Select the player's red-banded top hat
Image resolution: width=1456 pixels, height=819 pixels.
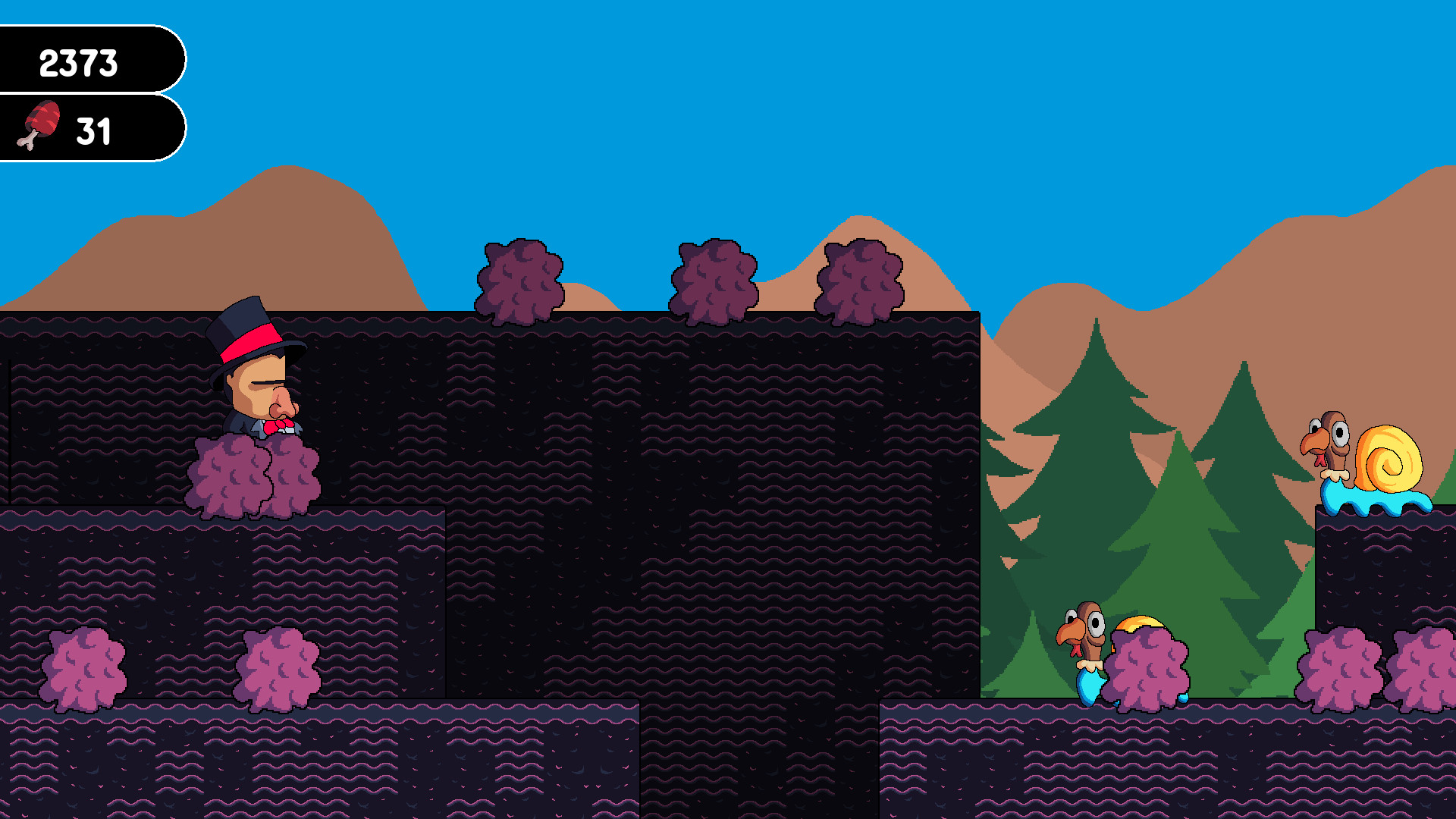coord(253,337)
